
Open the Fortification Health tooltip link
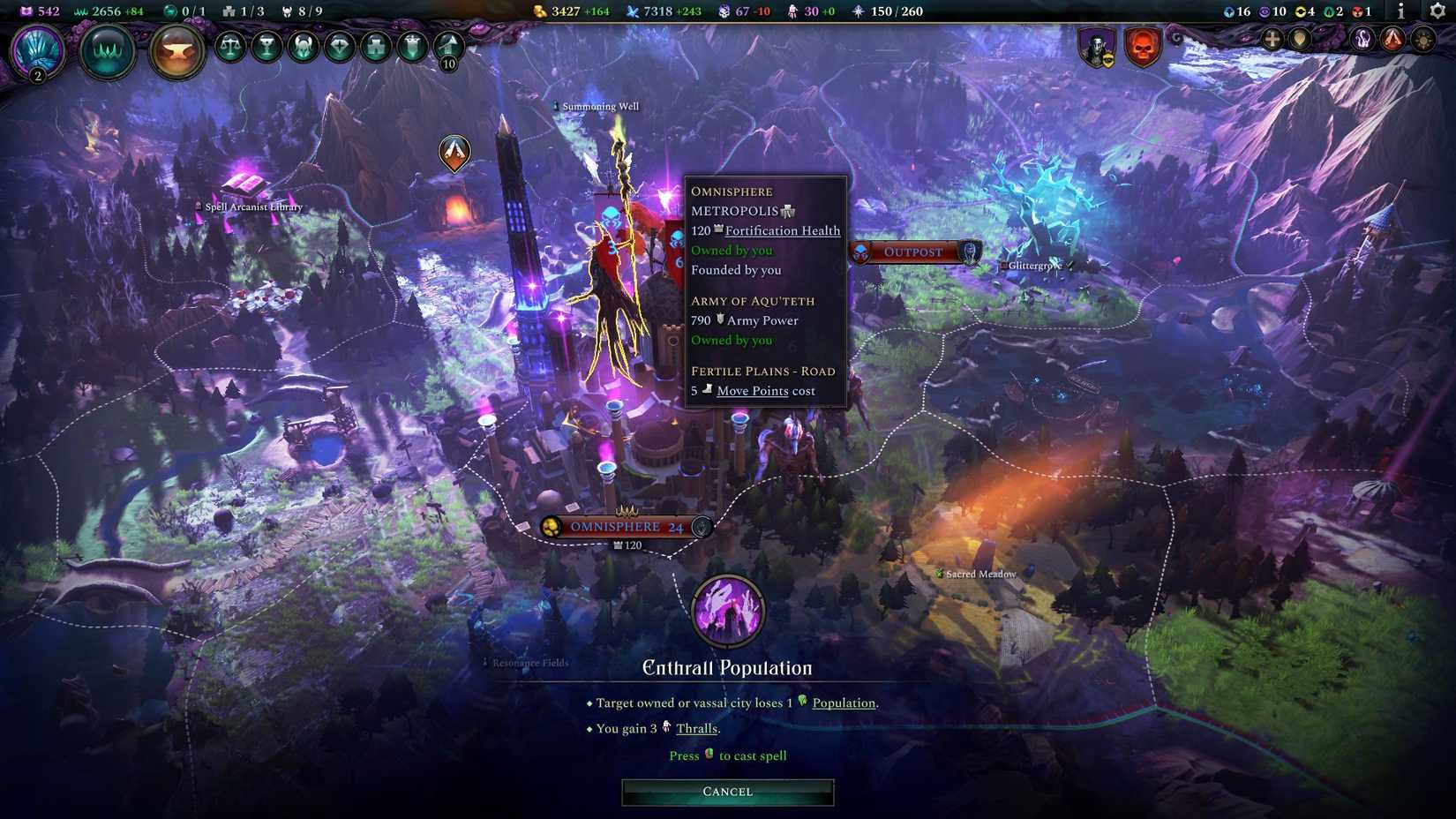(782, 230)
